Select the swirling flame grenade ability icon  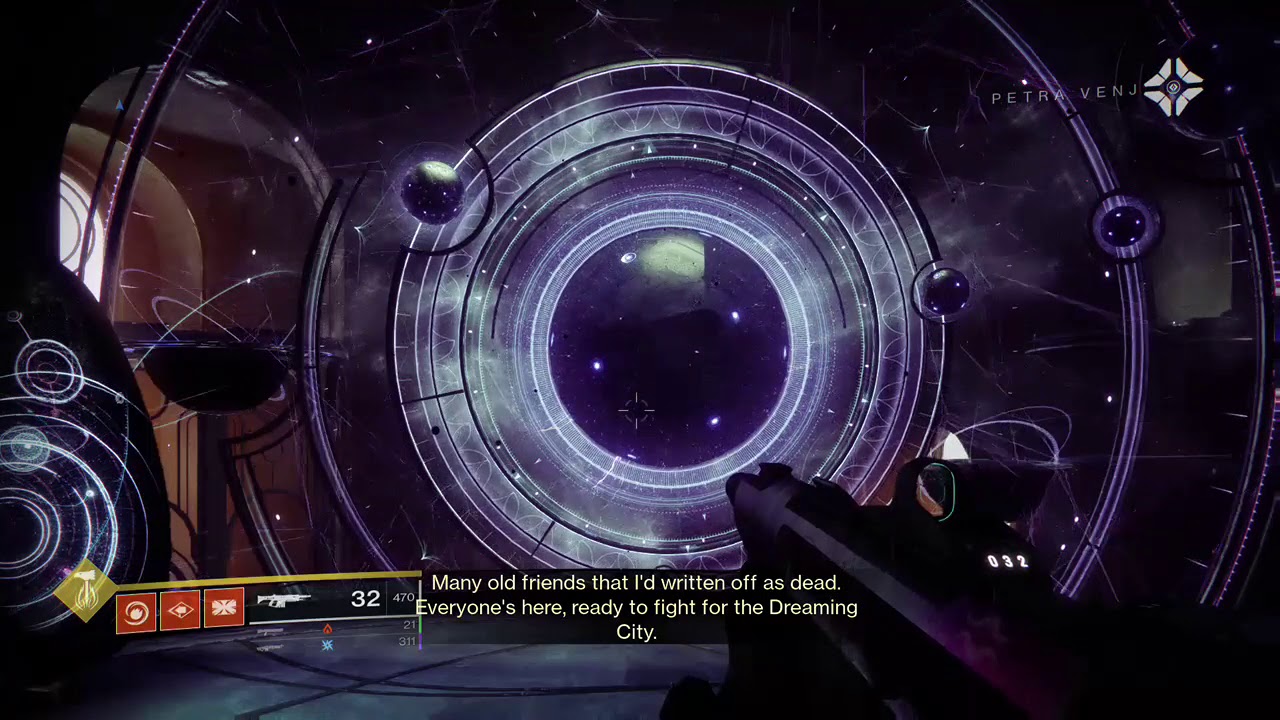click(x=136, y=609)
